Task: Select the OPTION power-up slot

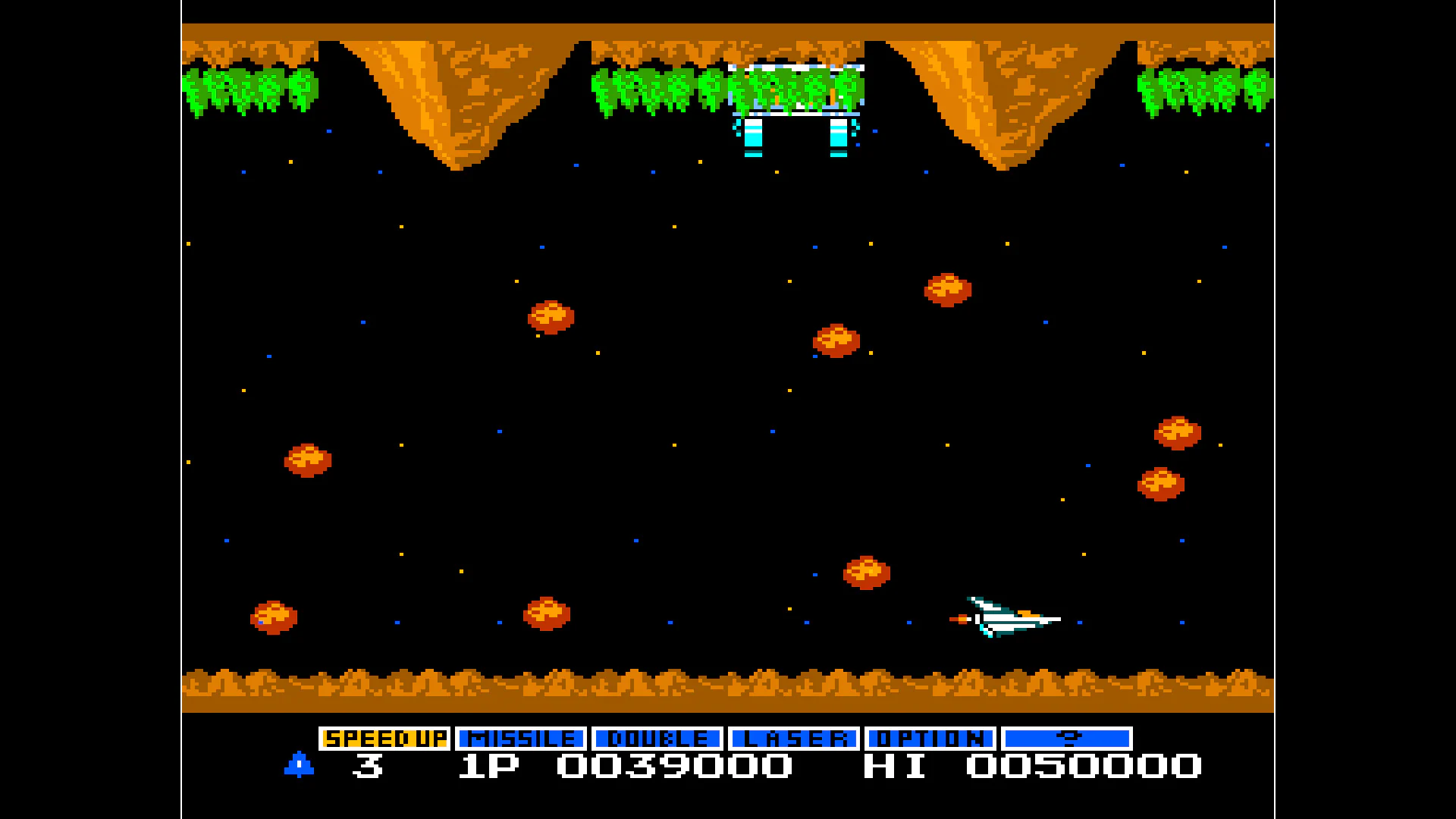Action: (929, 737)
